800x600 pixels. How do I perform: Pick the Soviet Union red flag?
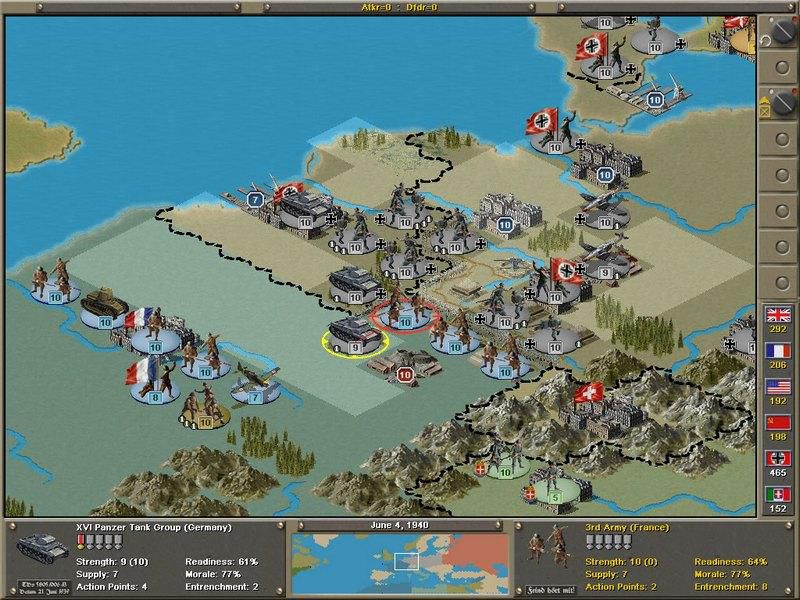click(777, 421)
